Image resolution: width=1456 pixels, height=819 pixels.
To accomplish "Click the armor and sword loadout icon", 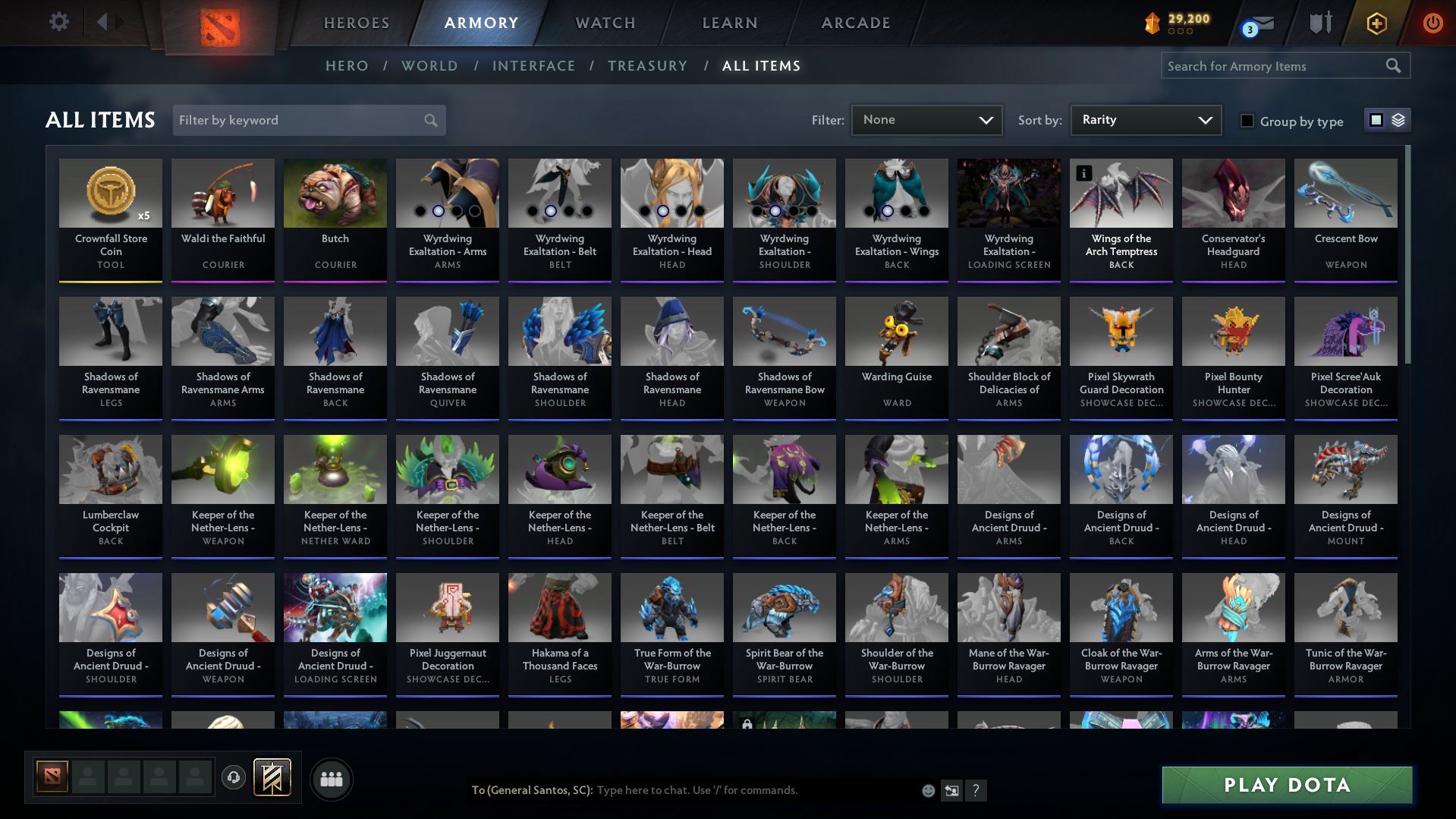I will [1320, 23].
